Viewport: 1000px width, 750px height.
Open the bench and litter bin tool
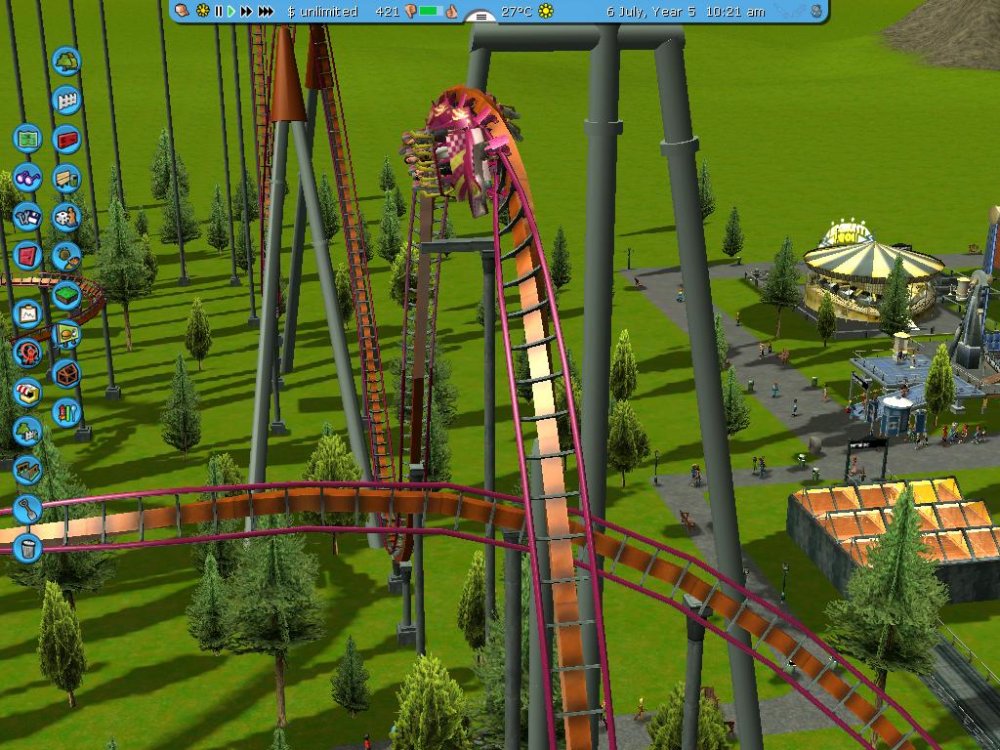[x=66, y=178]
